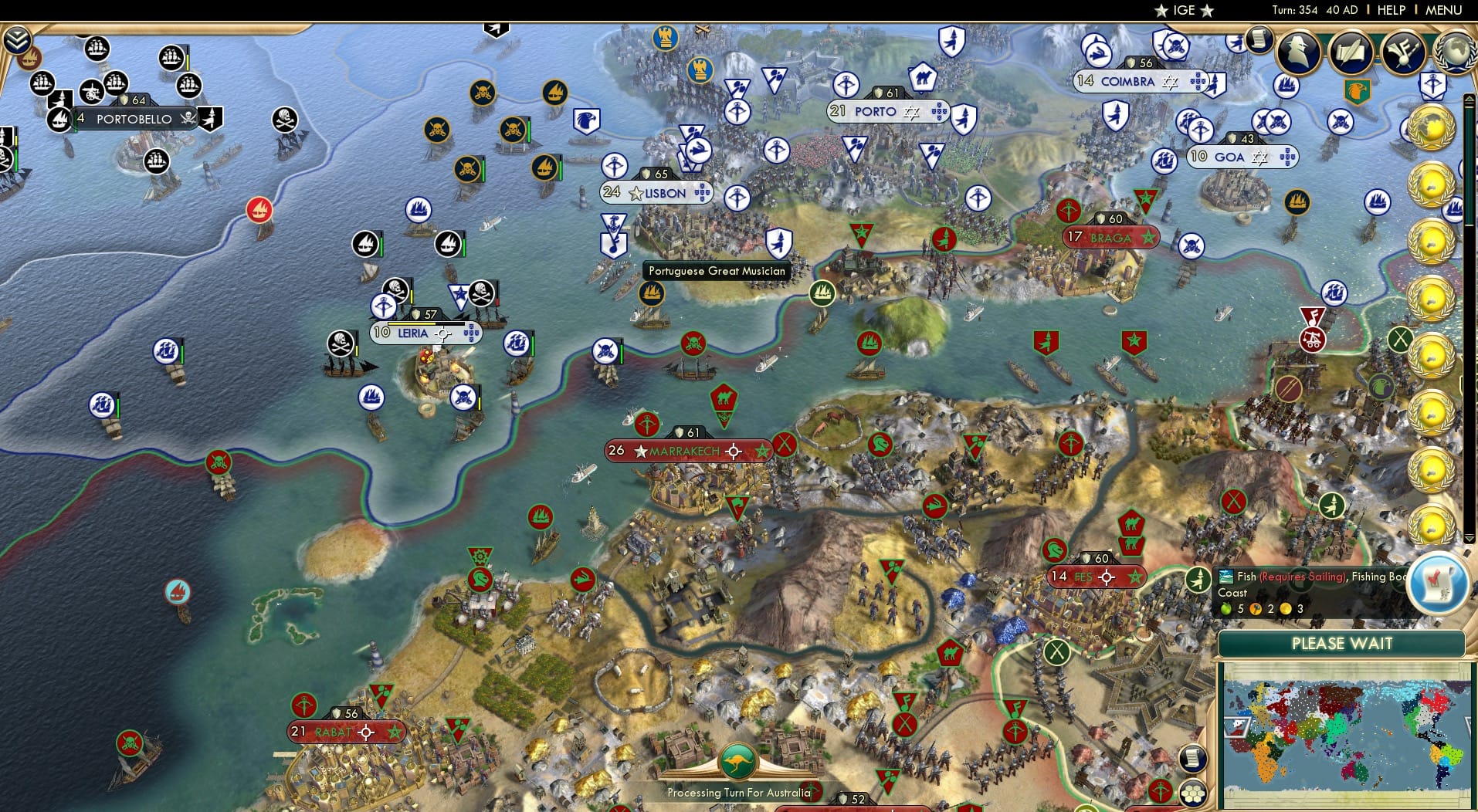Open the Culture overview icon
The height and width of the screenshot is (812, 1478).
tap(1402, 52)
